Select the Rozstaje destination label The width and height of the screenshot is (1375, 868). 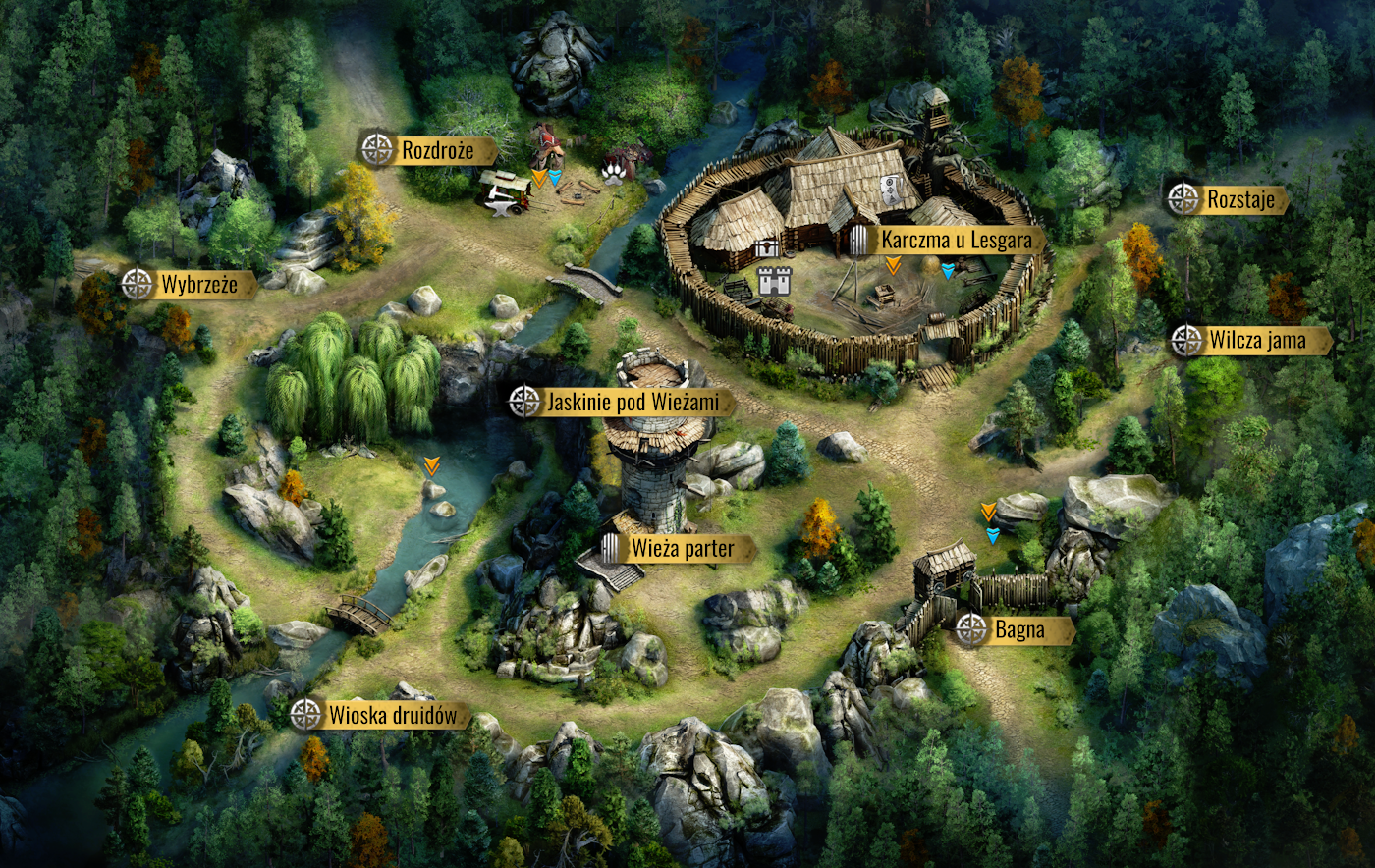1239,200
